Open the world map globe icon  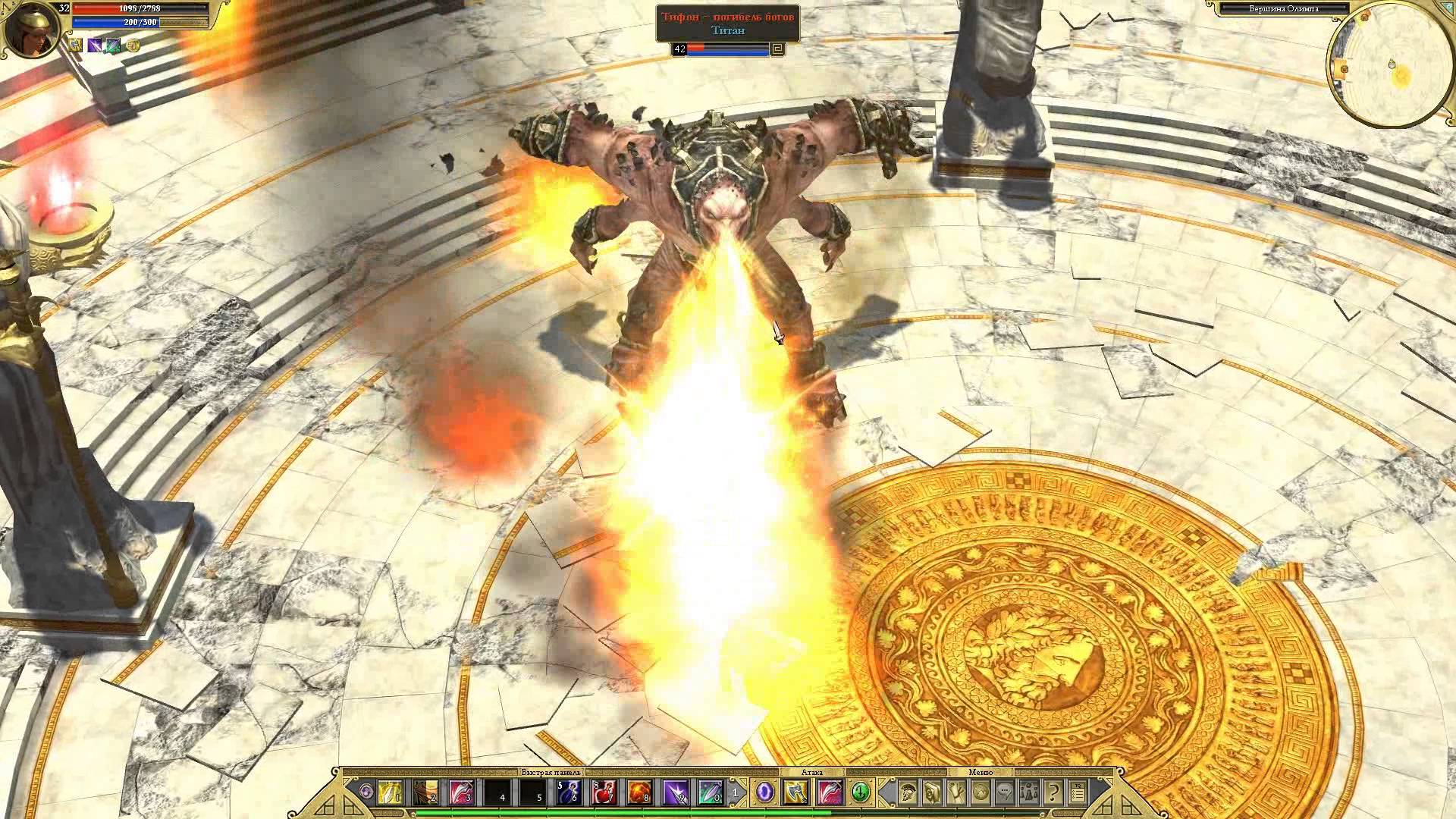click(981, 793)
